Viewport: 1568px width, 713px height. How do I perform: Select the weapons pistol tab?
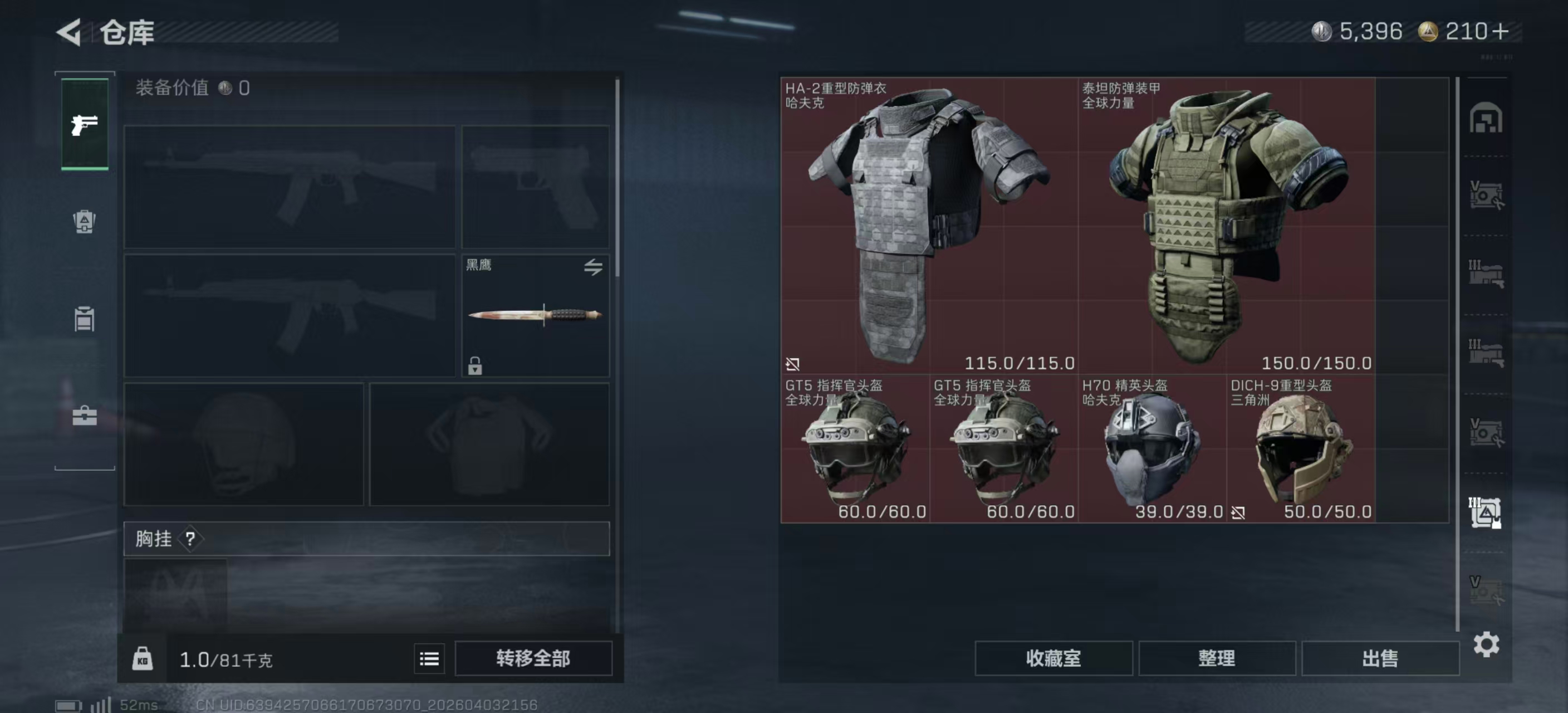click(85, 125)
